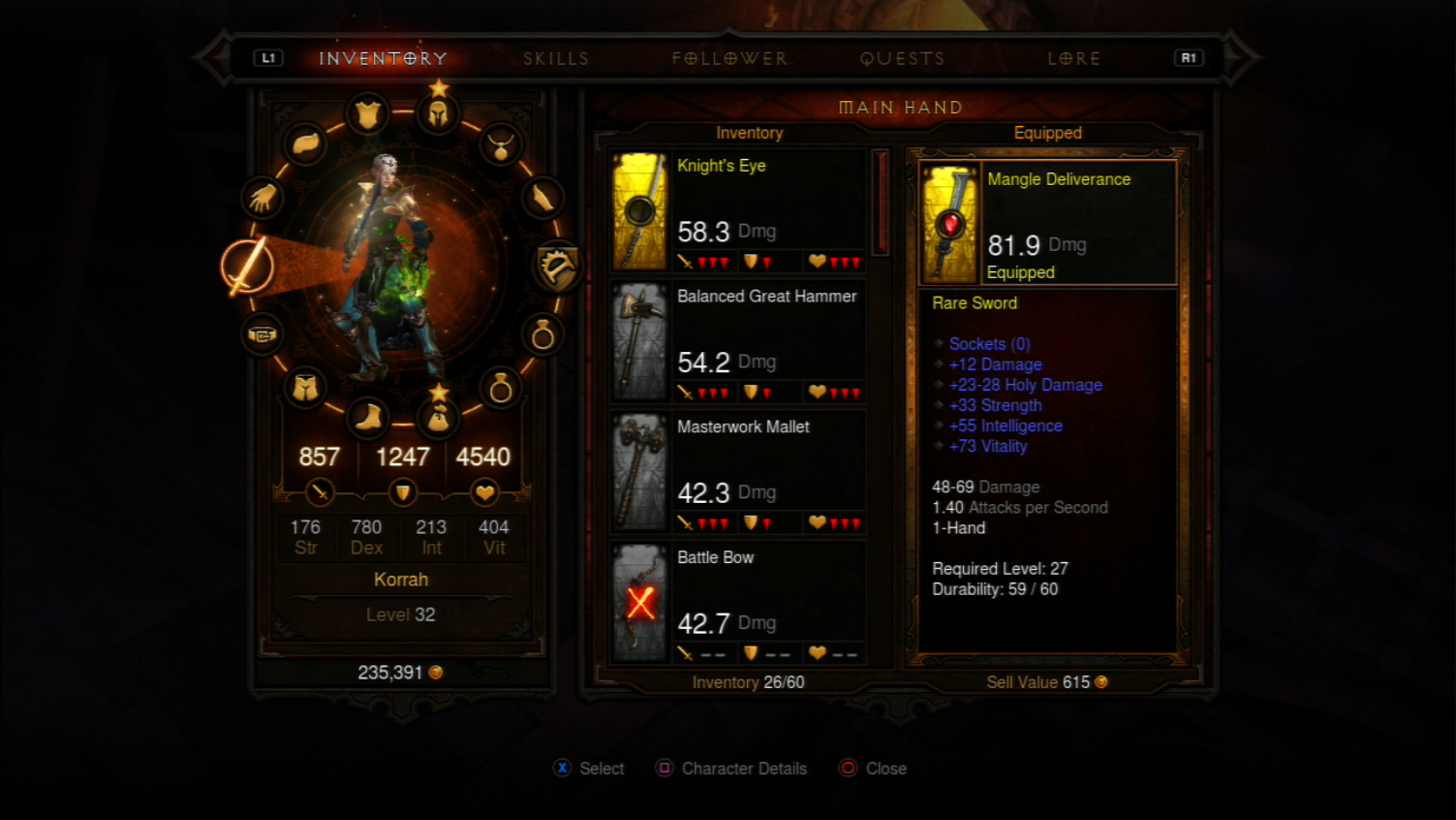The image size is (1456, 820).
Task: Open the shoulders equipment slot
Action: (306, 144)
